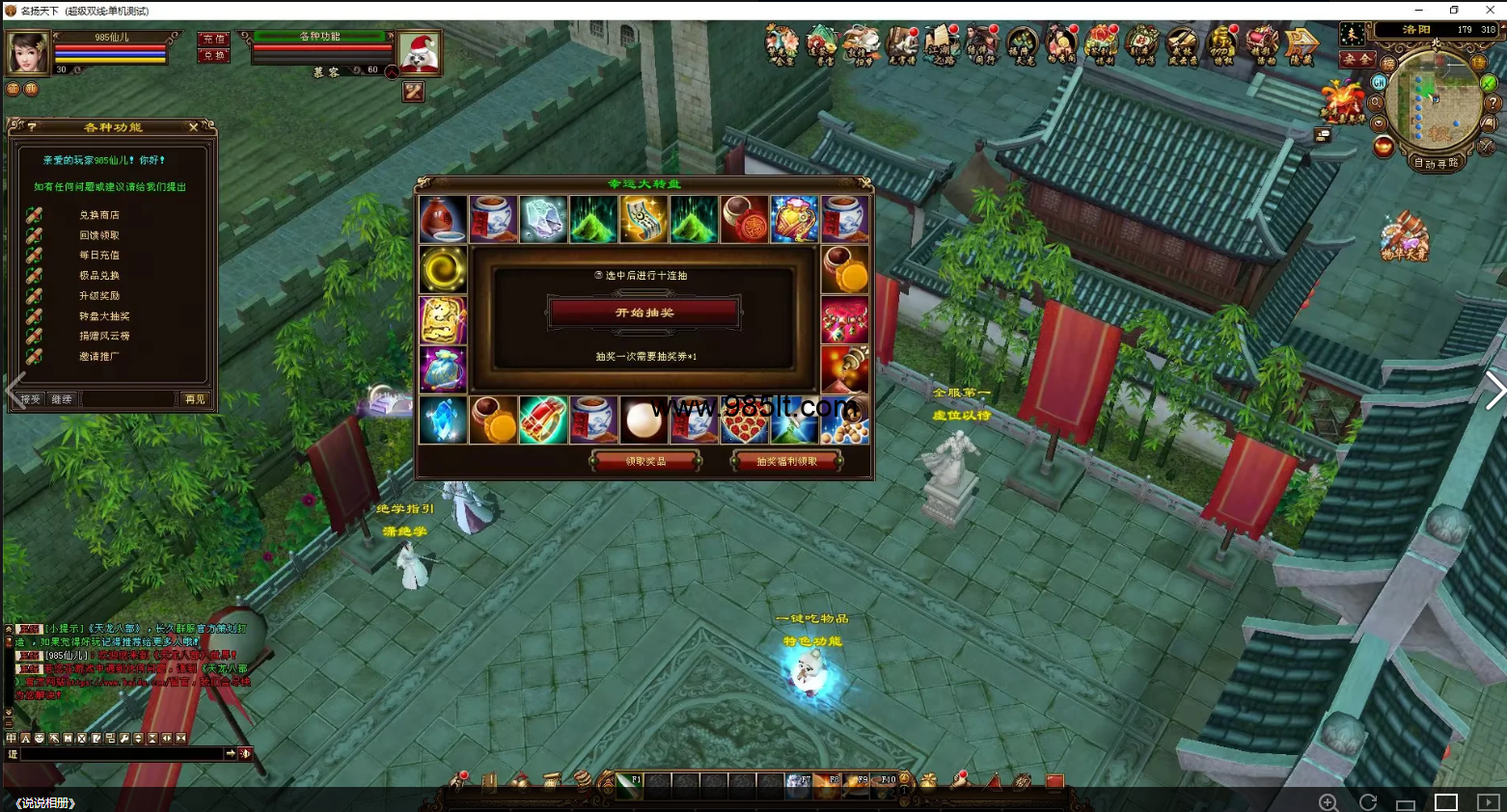Open 转盘大抽奖 from the function list
Viewport: 1507px width, 812px height.
pos(103,316)
